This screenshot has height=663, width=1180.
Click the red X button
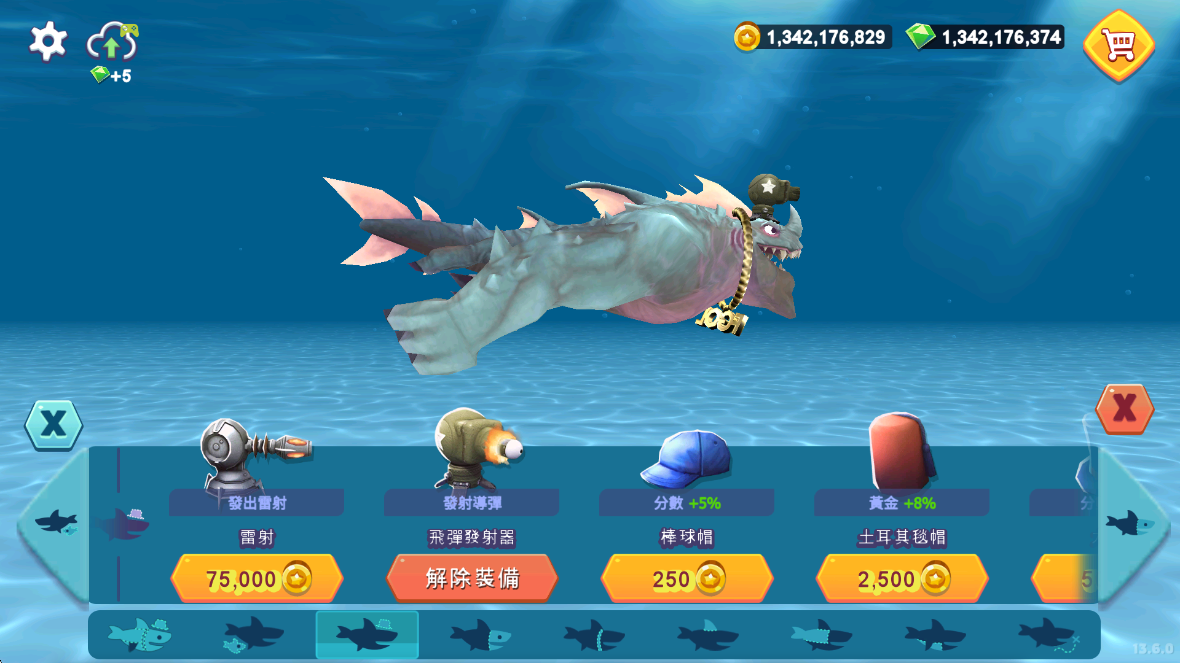(1124, 409)
